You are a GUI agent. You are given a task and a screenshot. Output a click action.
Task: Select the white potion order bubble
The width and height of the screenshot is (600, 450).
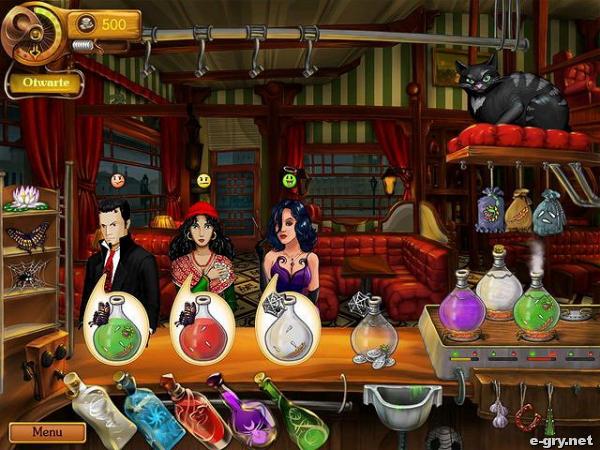pyautogui.click(x=288, y=327)
